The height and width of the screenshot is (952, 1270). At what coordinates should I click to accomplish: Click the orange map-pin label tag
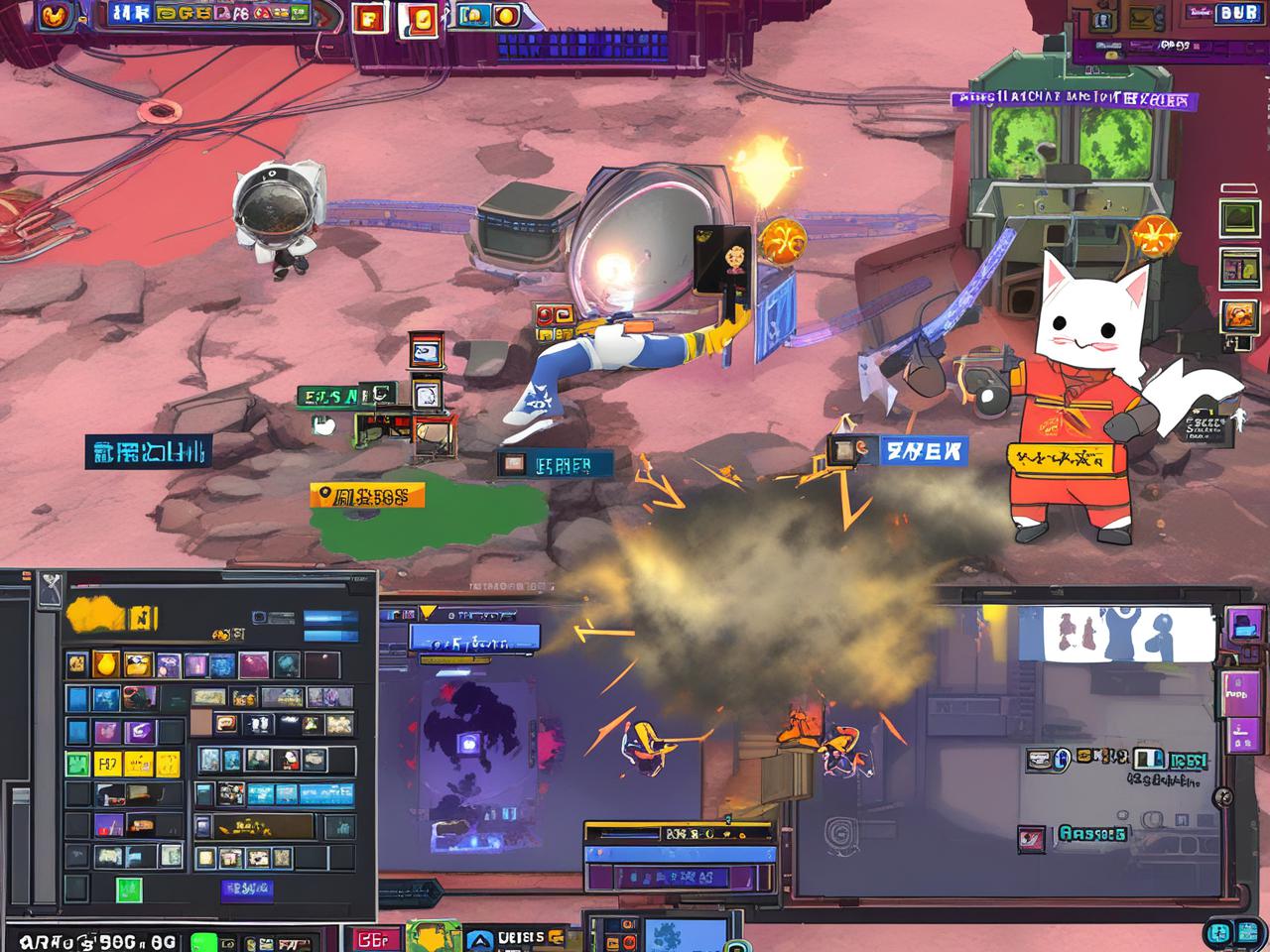coord(366,495)
